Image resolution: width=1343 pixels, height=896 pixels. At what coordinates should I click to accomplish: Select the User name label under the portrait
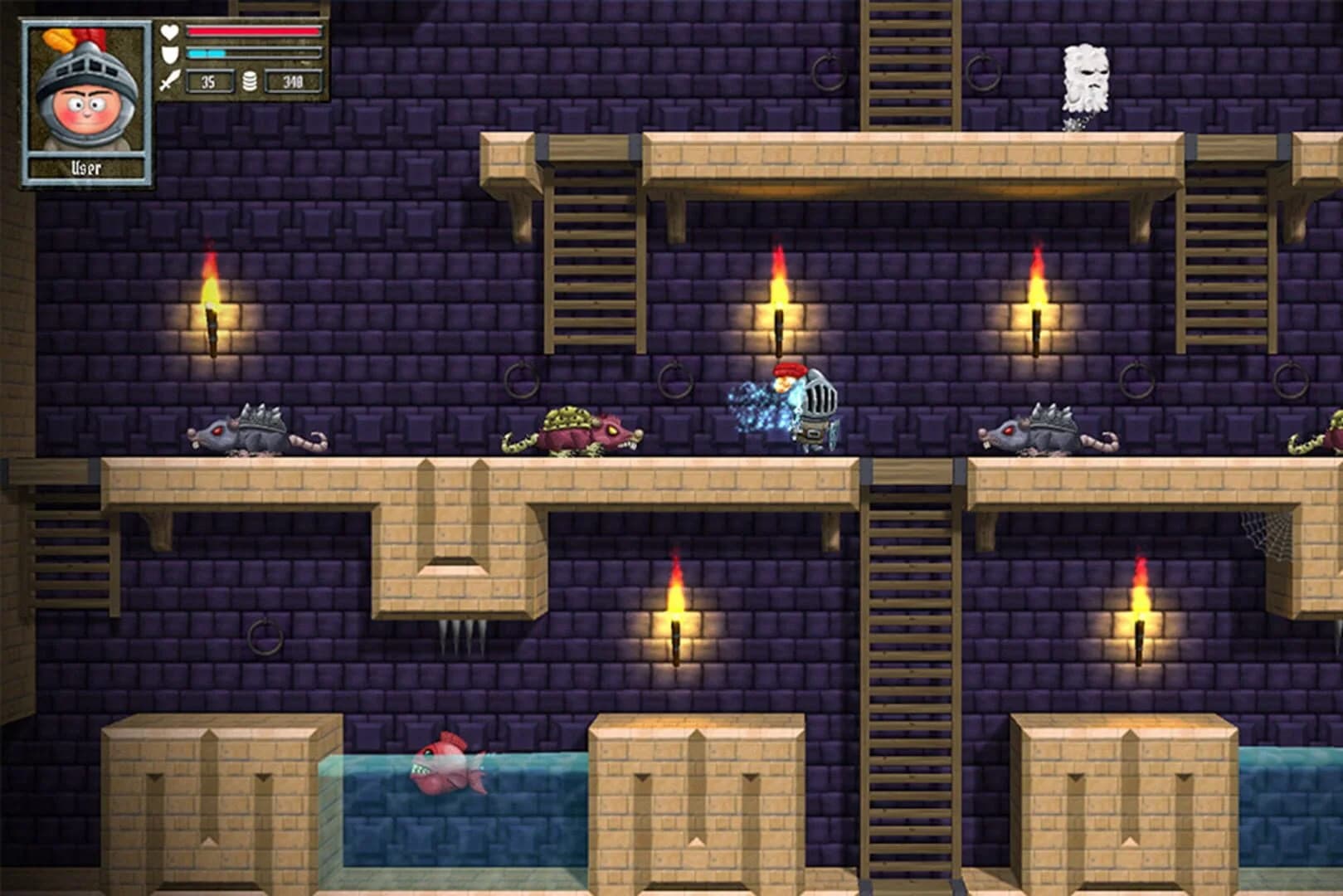click(x=87, y=166)
